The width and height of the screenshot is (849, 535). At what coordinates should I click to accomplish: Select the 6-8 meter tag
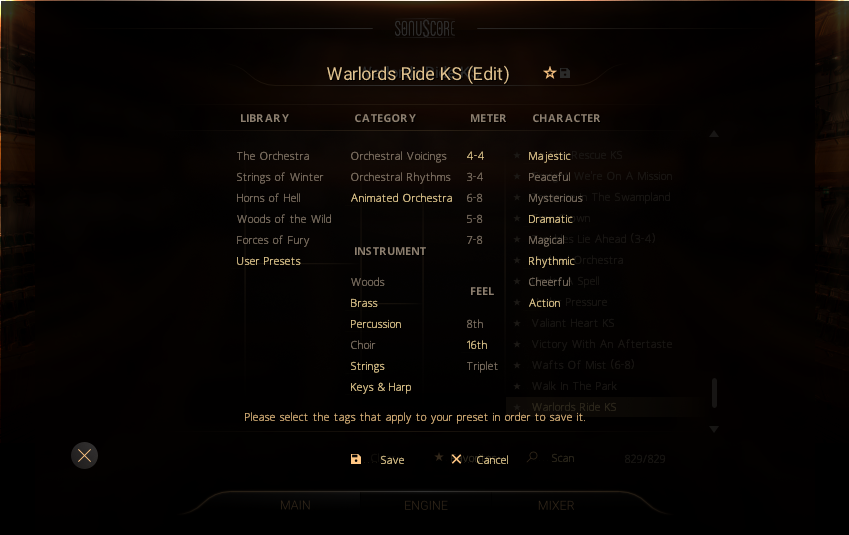(475, 198)
